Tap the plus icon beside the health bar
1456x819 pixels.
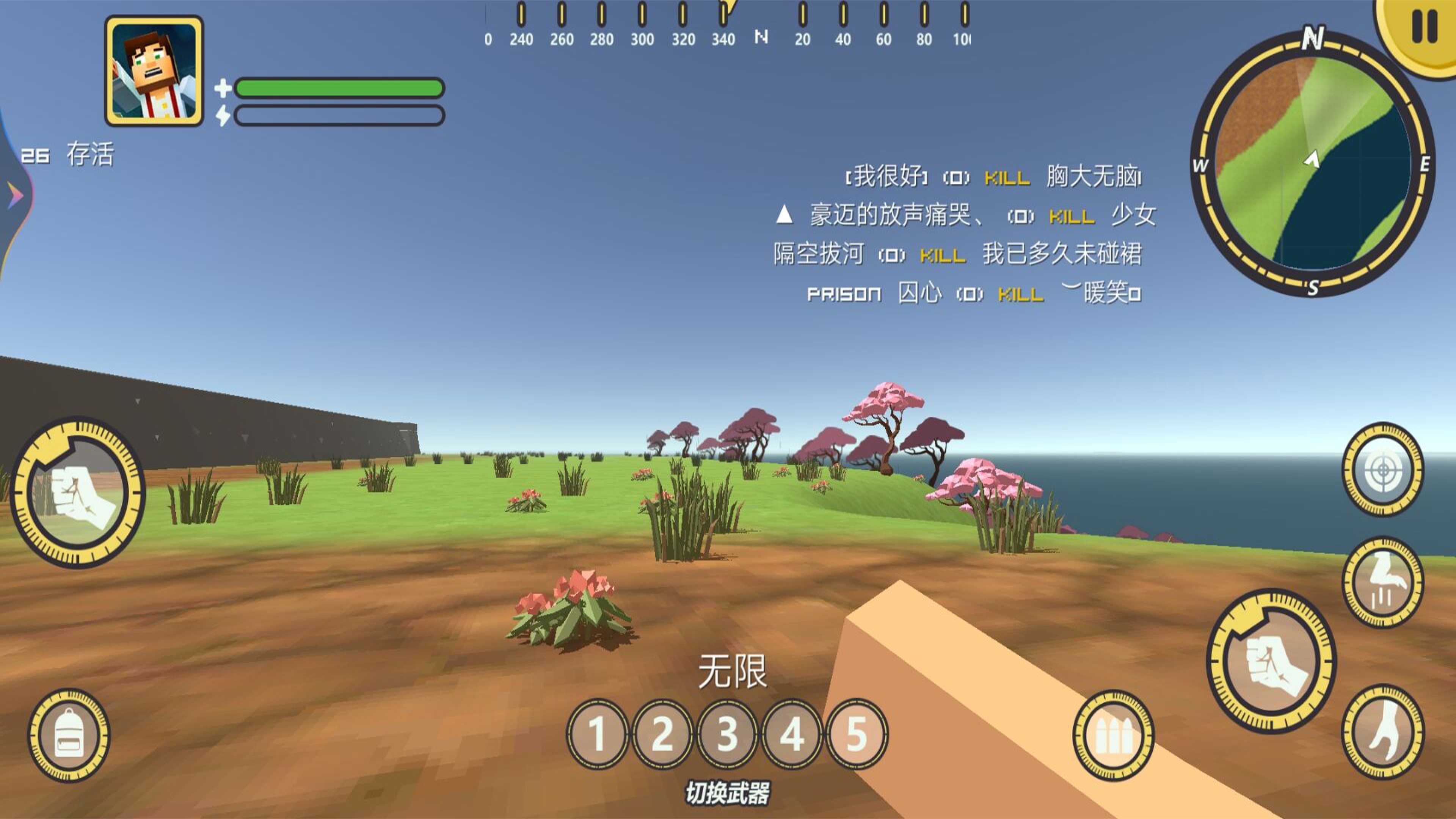pos(223,88)
